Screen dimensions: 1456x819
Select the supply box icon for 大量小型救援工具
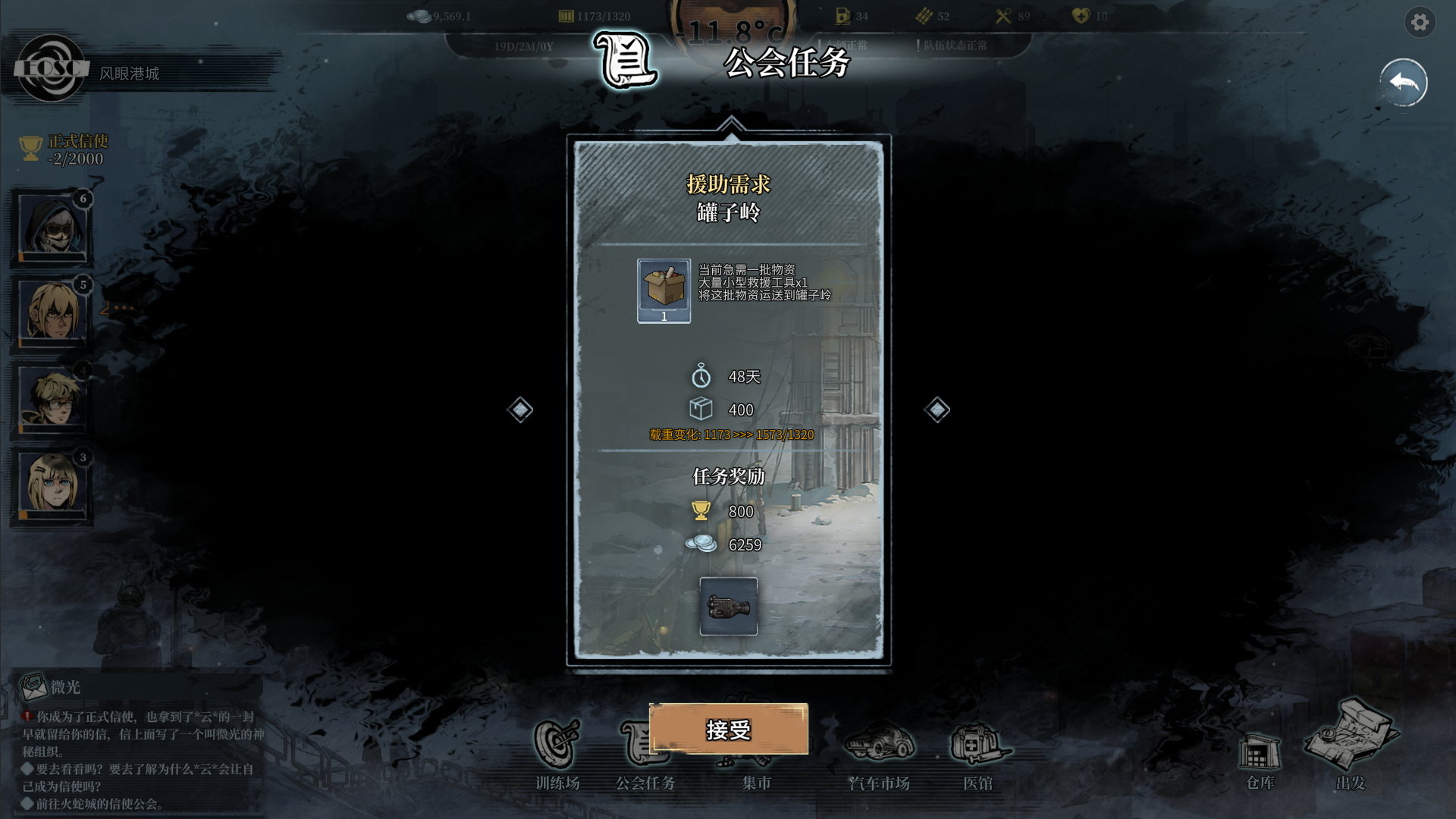(x=663, y=292)
